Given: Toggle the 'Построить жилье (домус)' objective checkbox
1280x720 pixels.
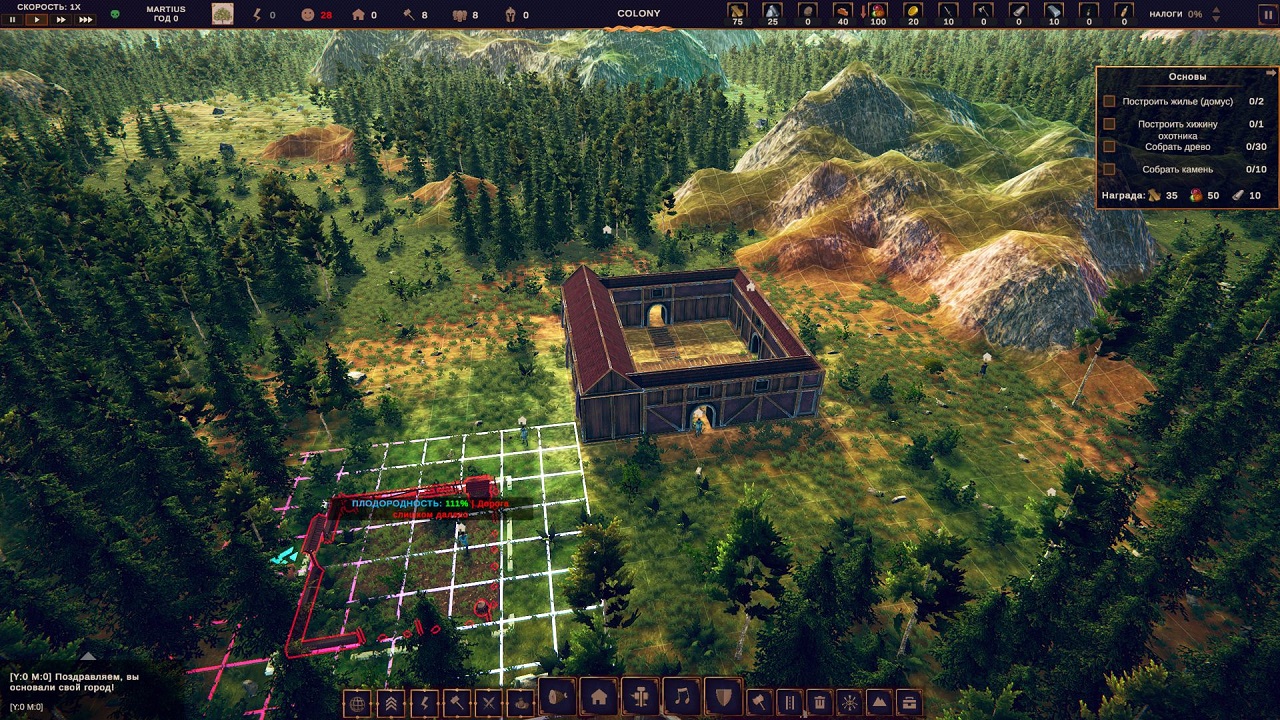Looking at the screenshot, I should coord(1109,101).
